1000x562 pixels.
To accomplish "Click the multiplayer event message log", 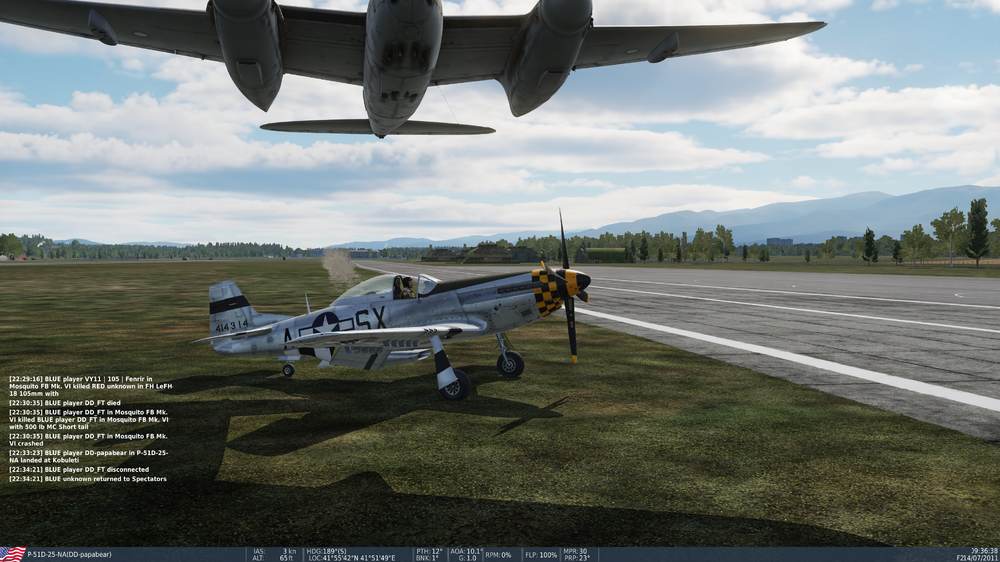I will [90, 429].
